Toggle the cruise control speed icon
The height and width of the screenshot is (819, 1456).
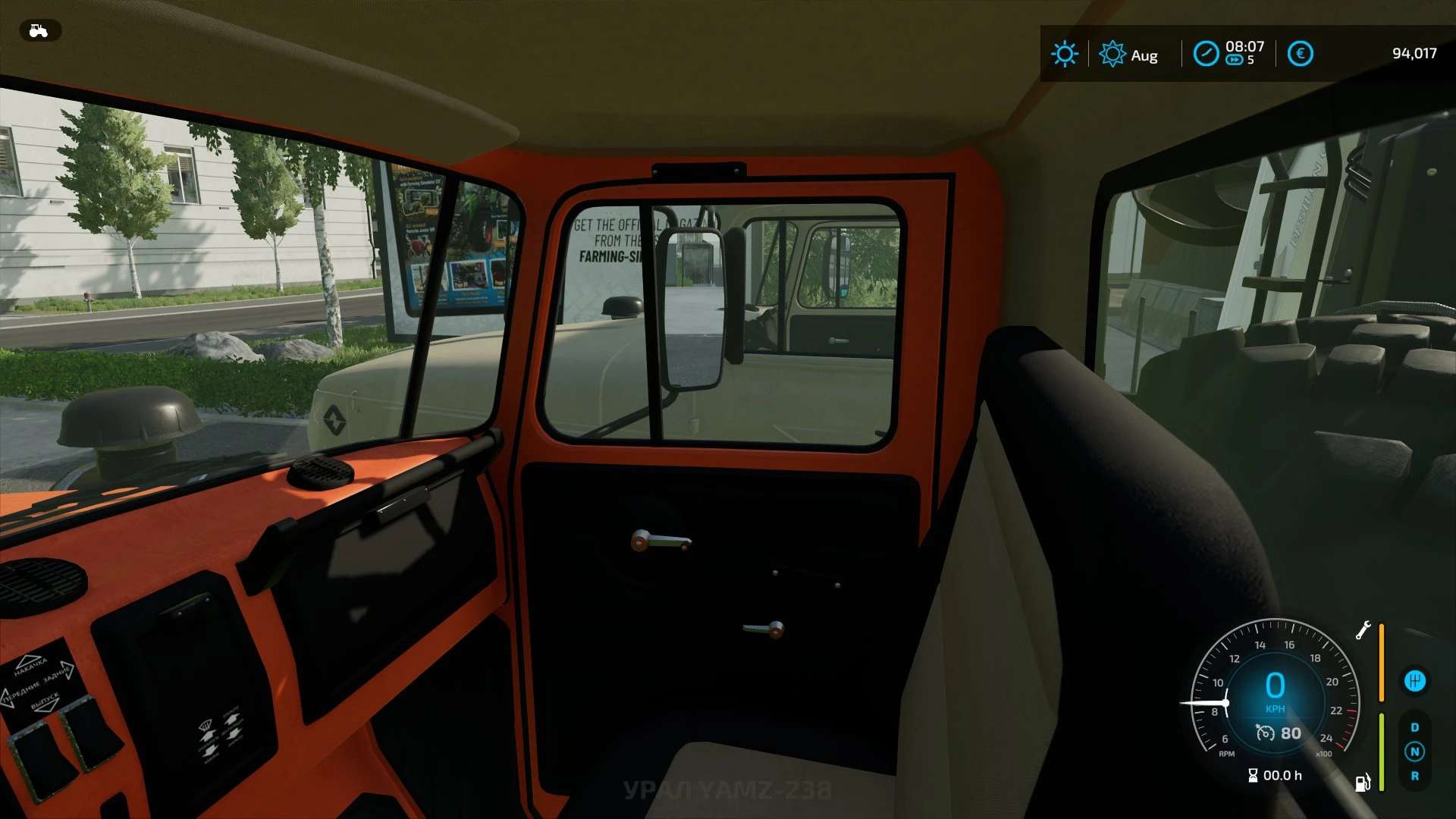1265,733
